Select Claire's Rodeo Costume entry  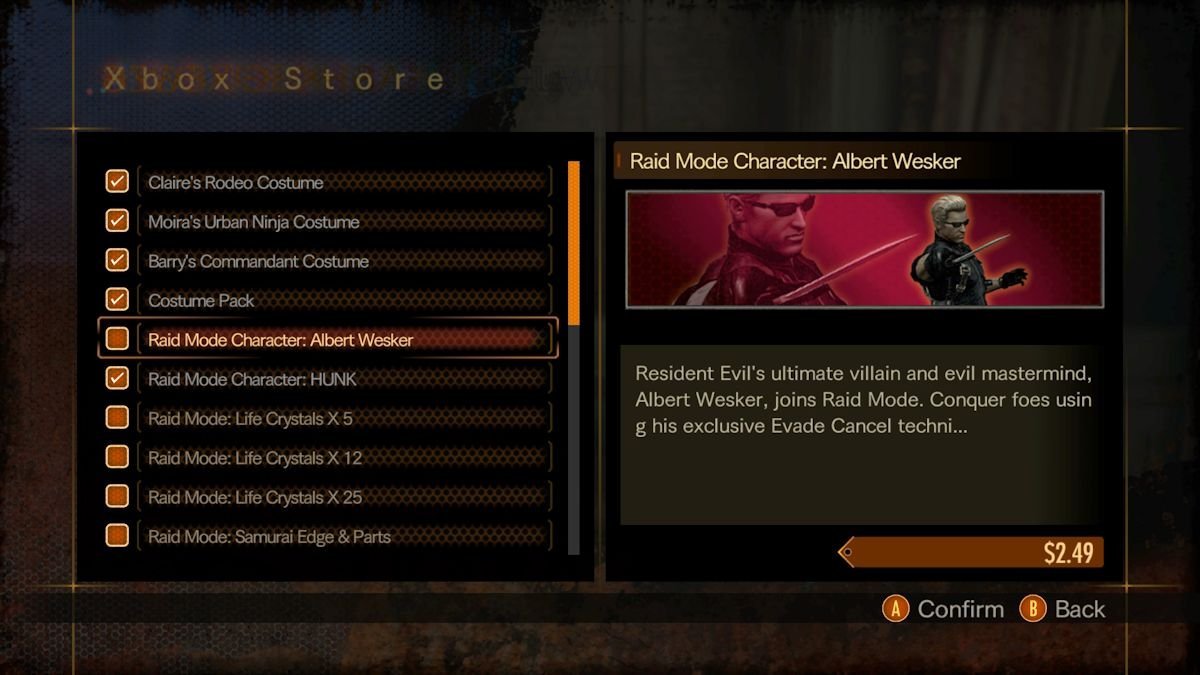pos(343,183)
